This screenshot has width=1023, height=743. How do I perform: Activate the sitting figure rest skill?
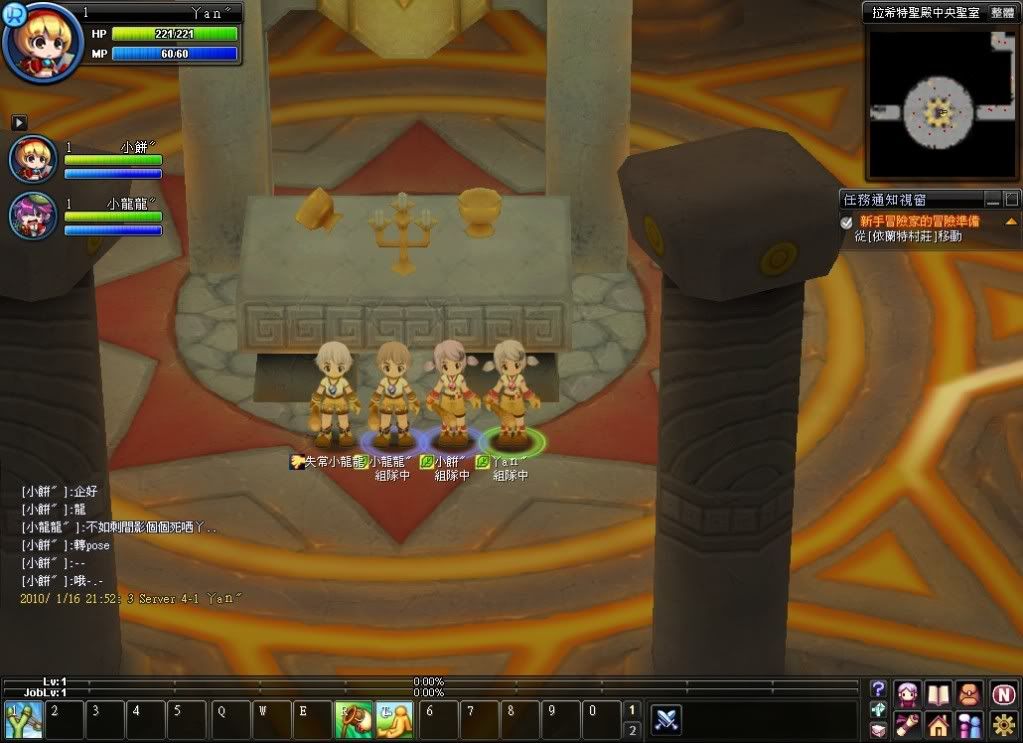395,720
